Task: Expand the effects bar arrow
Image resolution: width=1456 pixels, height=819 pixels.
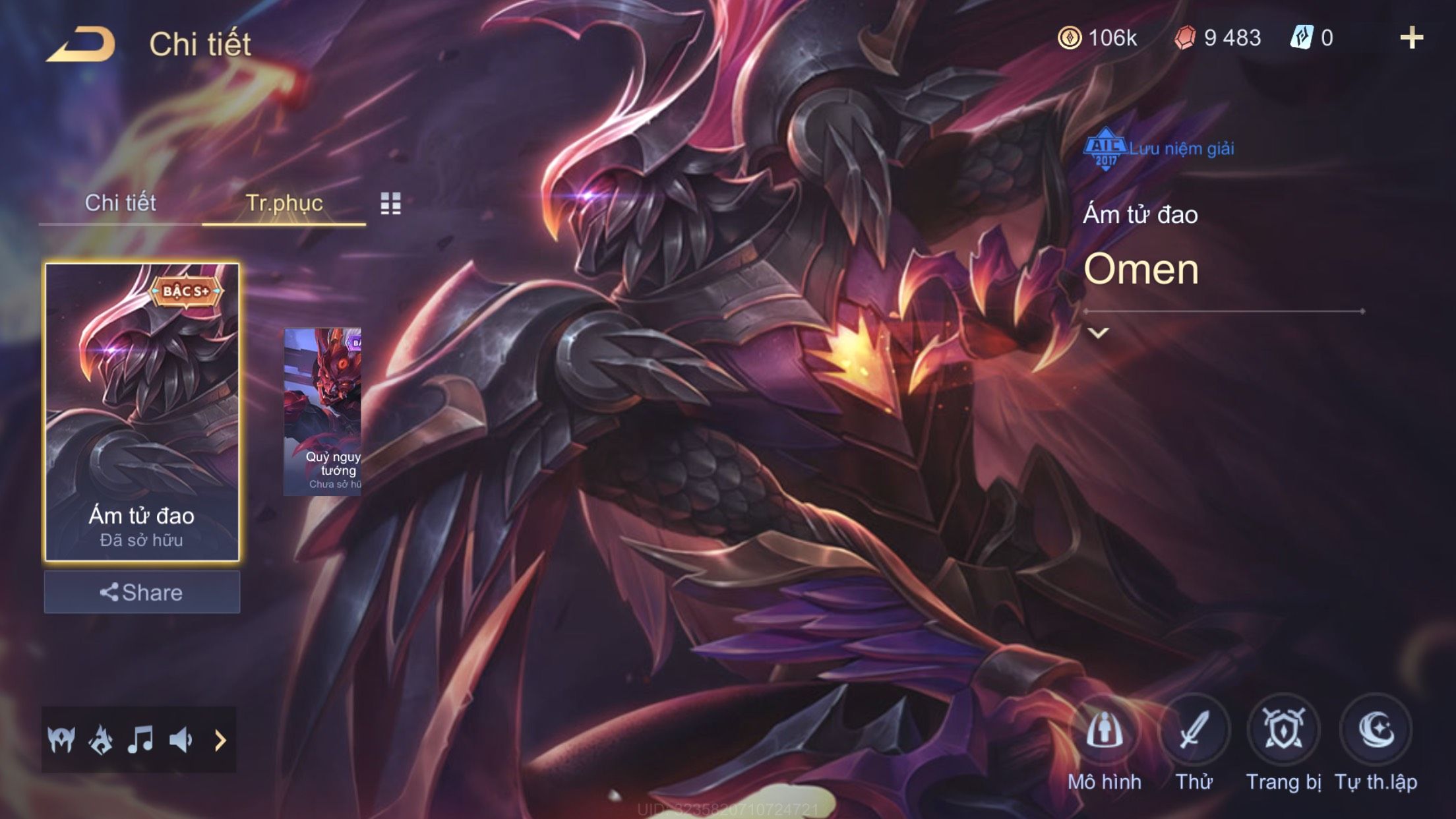Action: pyautogui.click(x=220, y=740)
